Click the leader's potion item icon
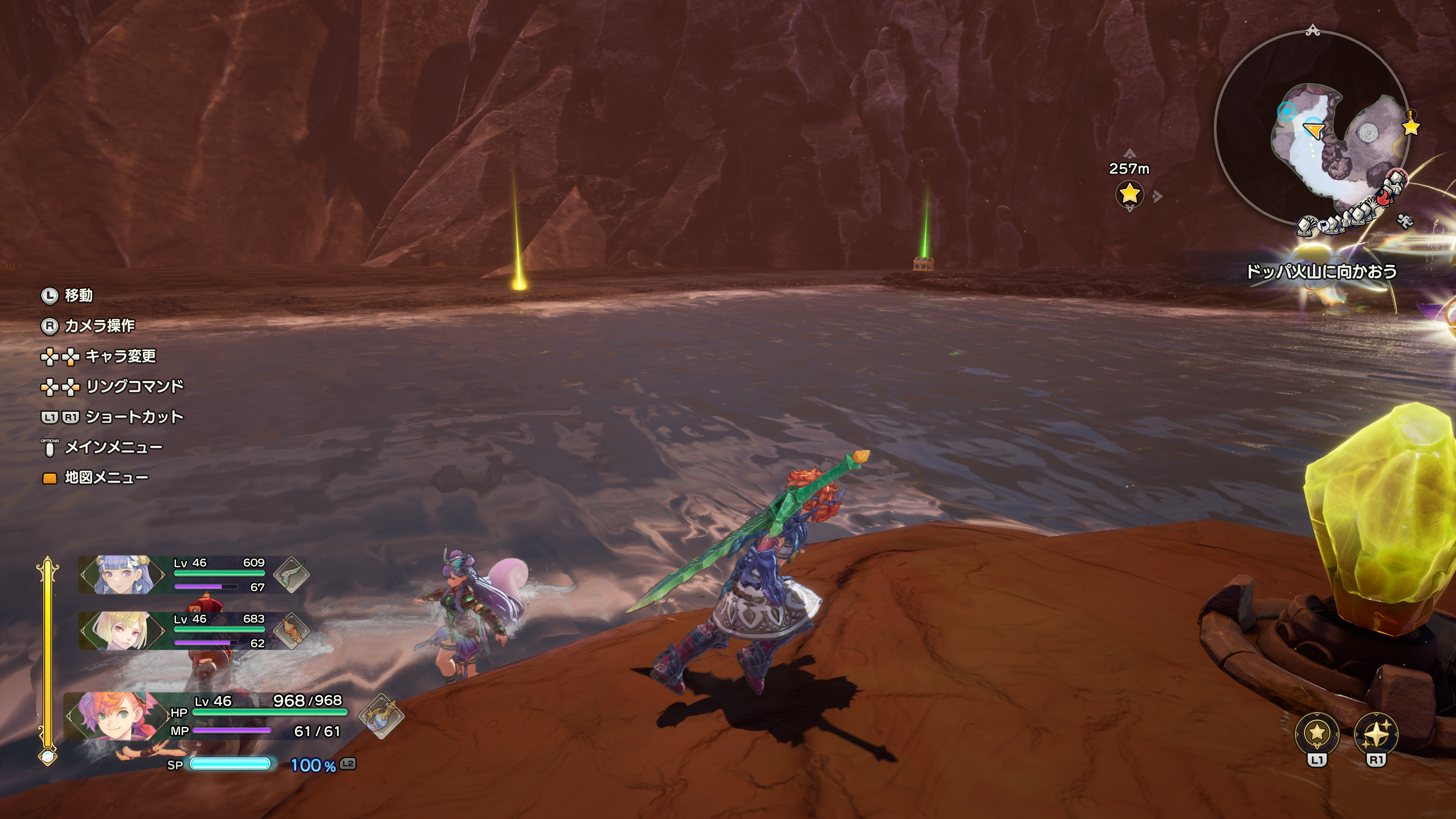1456x819 pixels. 381,716
